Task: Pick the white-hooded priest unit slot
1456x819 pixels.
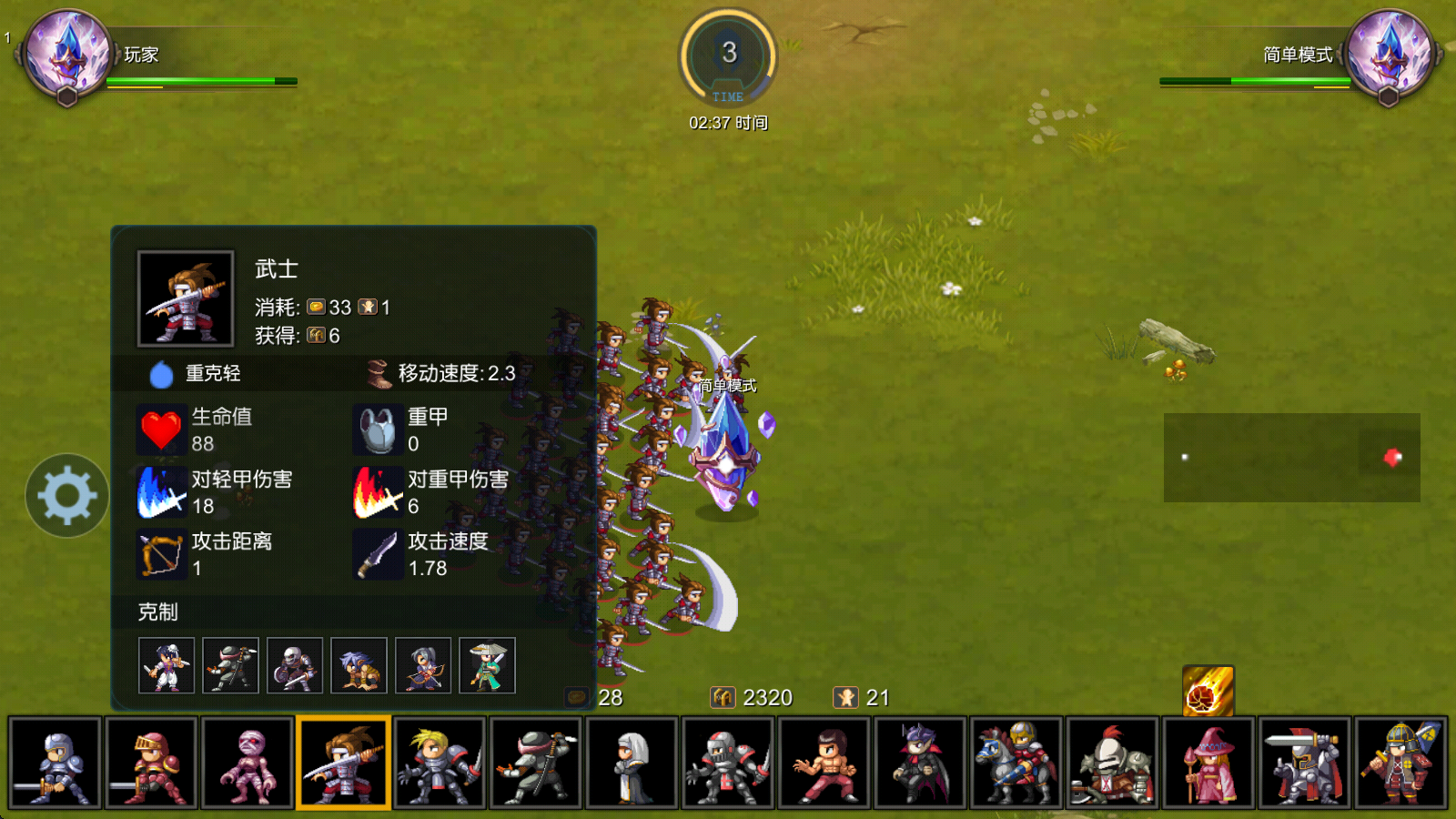Action: [x=633, y=763]
